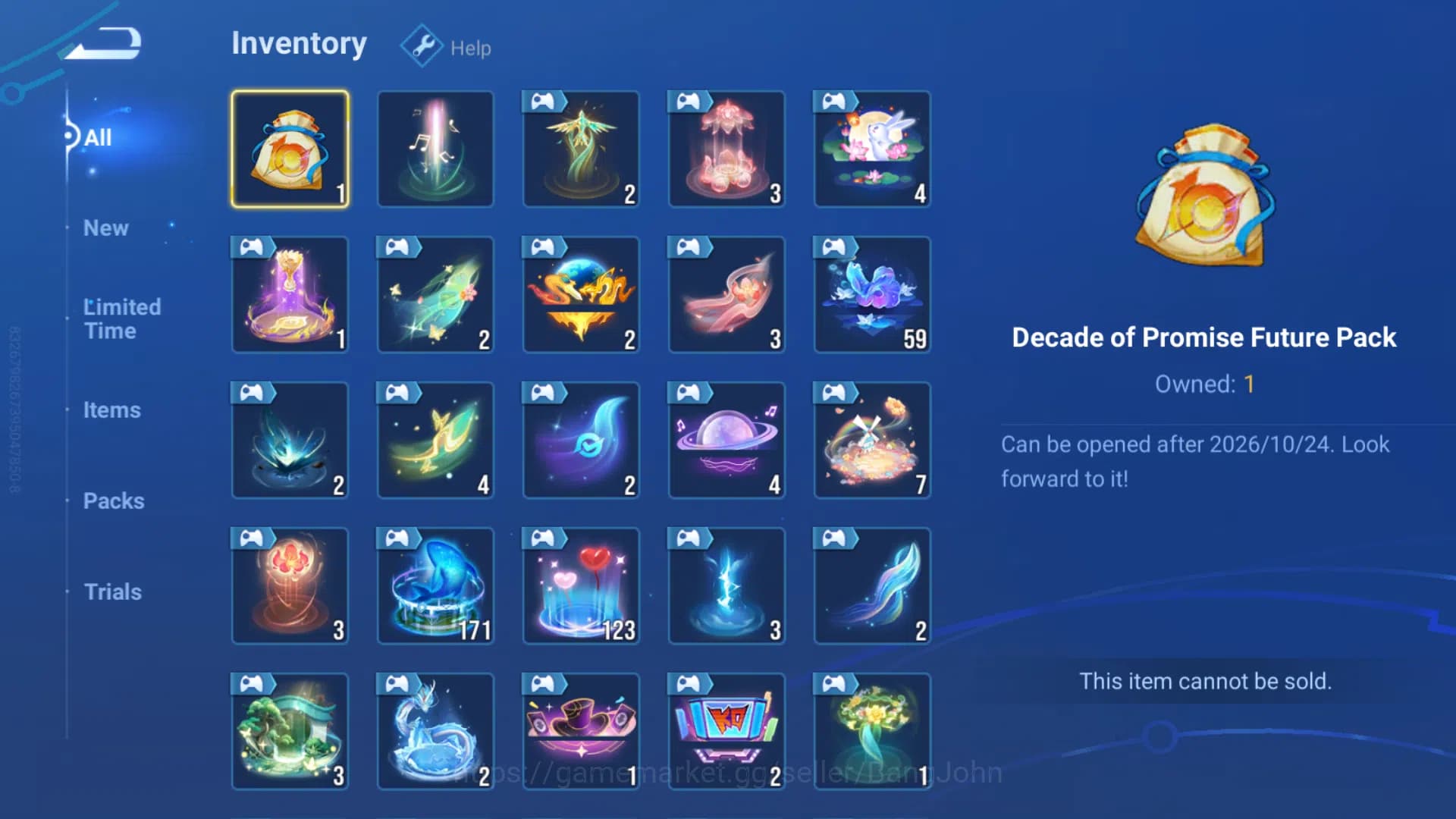Viewport: 1456px width, 819px height.
Task: Click the blue dolphin item owned 171 times
Action: (x=435, y=585)
